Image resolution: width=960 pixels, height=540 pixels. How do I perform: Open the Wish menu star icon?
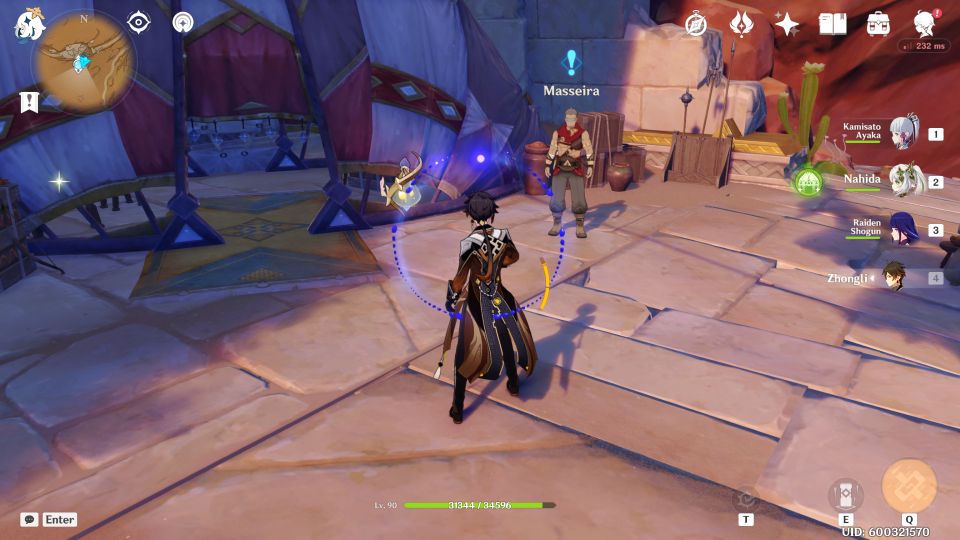click(787, 24)
